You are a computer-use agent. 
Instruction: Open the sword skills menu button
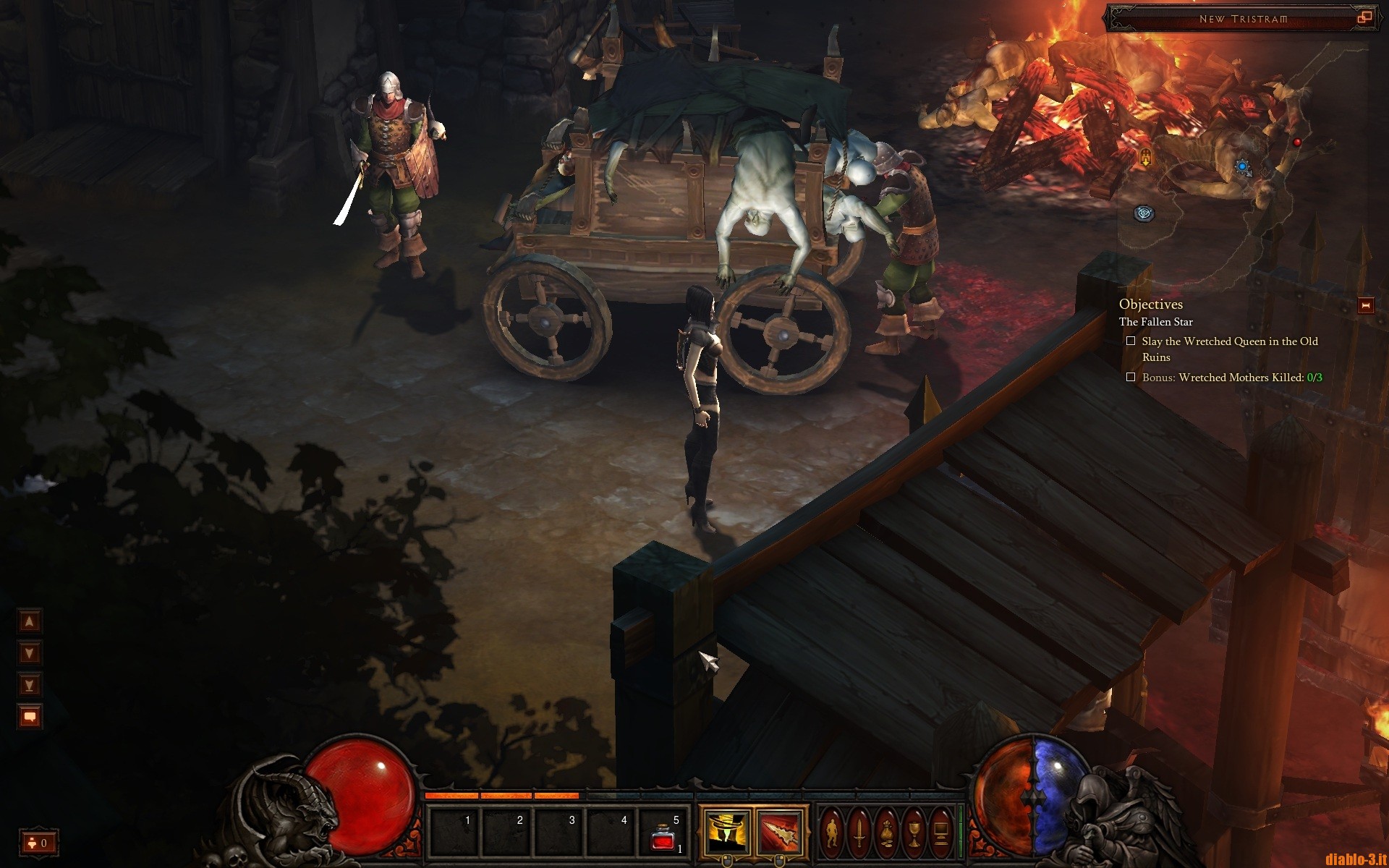pyautogui.click(x=859, y=832)
